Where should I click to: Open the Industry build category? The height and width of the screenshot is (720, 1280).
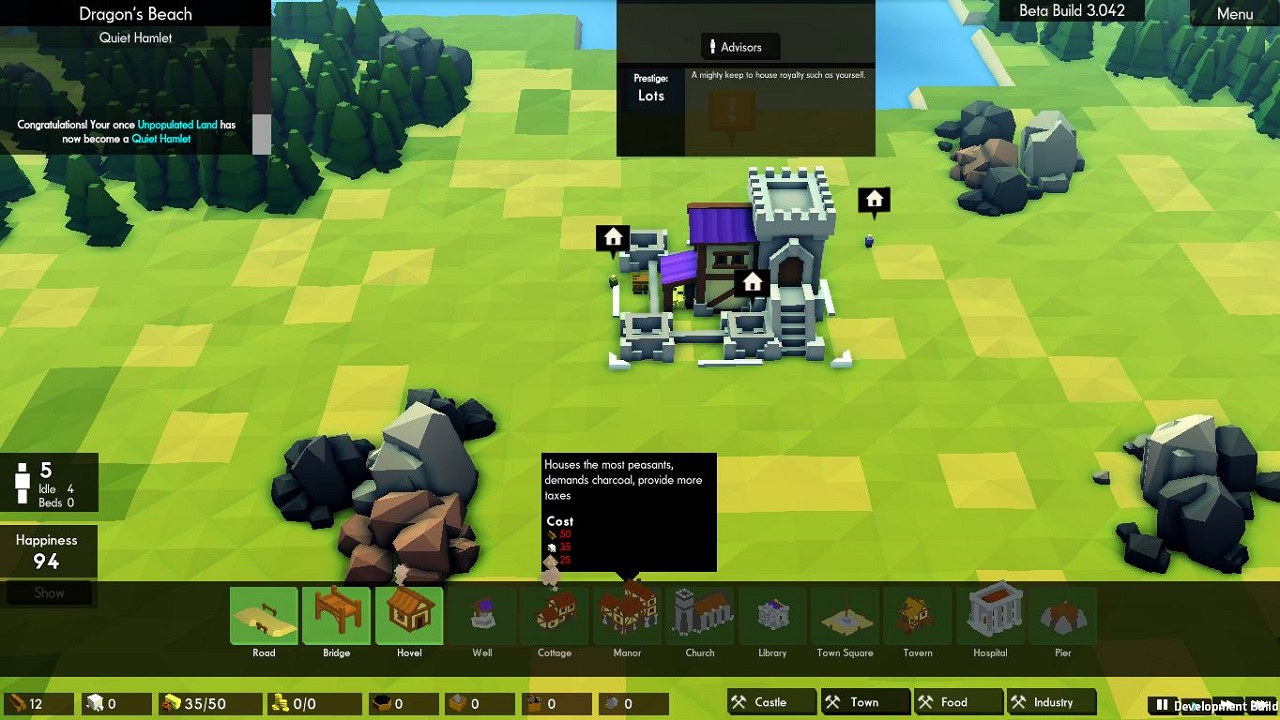tap(1052, 703)
